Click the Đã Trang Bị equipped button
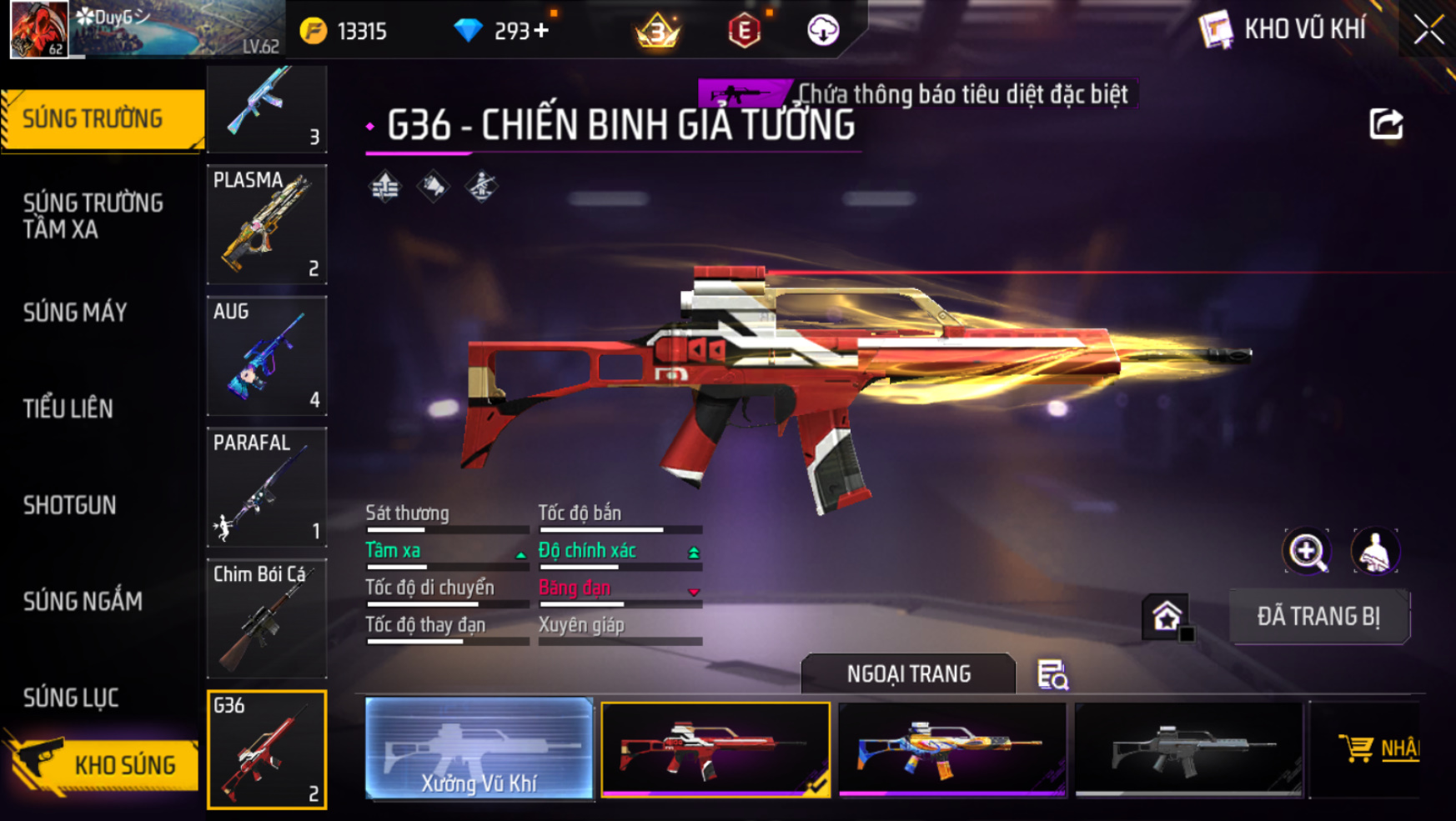This screenshot has height=821, width=1456. [1318, 617]
